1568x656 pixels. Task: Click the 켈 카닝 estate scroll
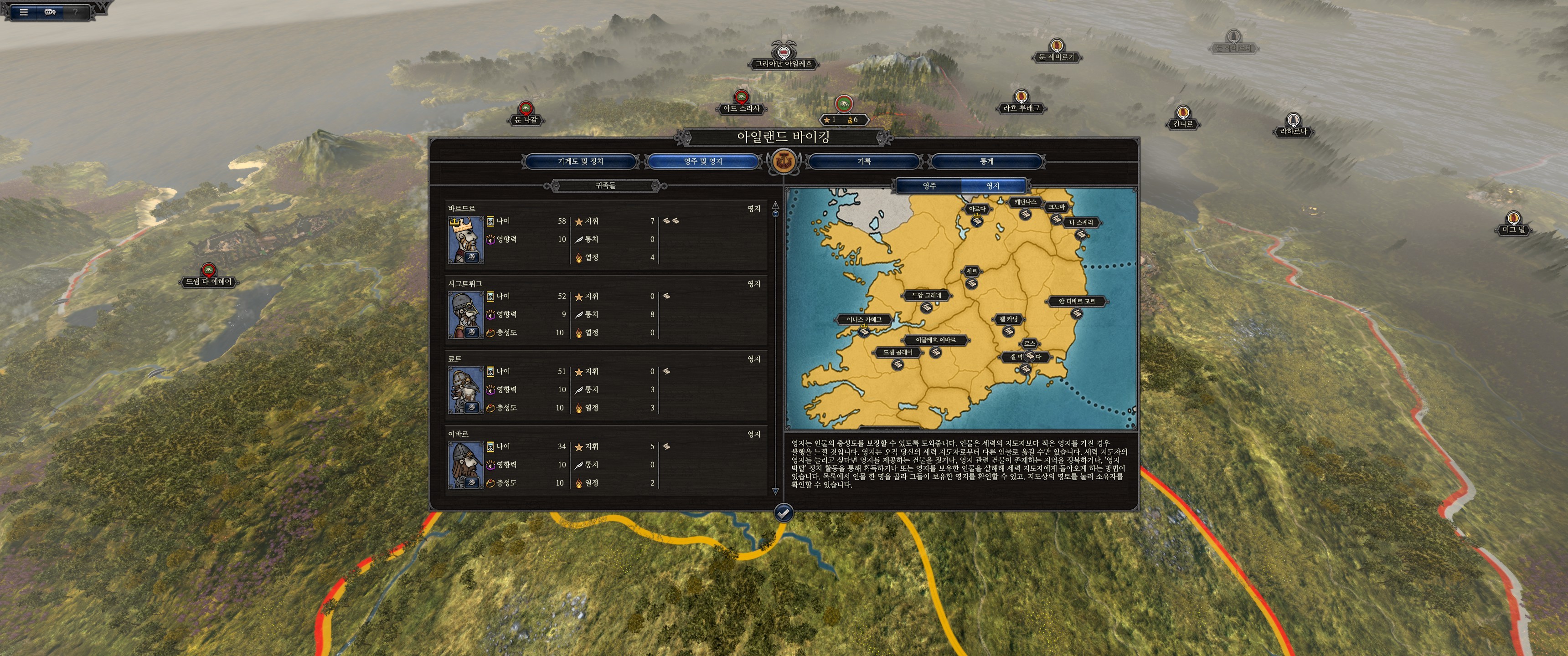(x=1008, y=330)
